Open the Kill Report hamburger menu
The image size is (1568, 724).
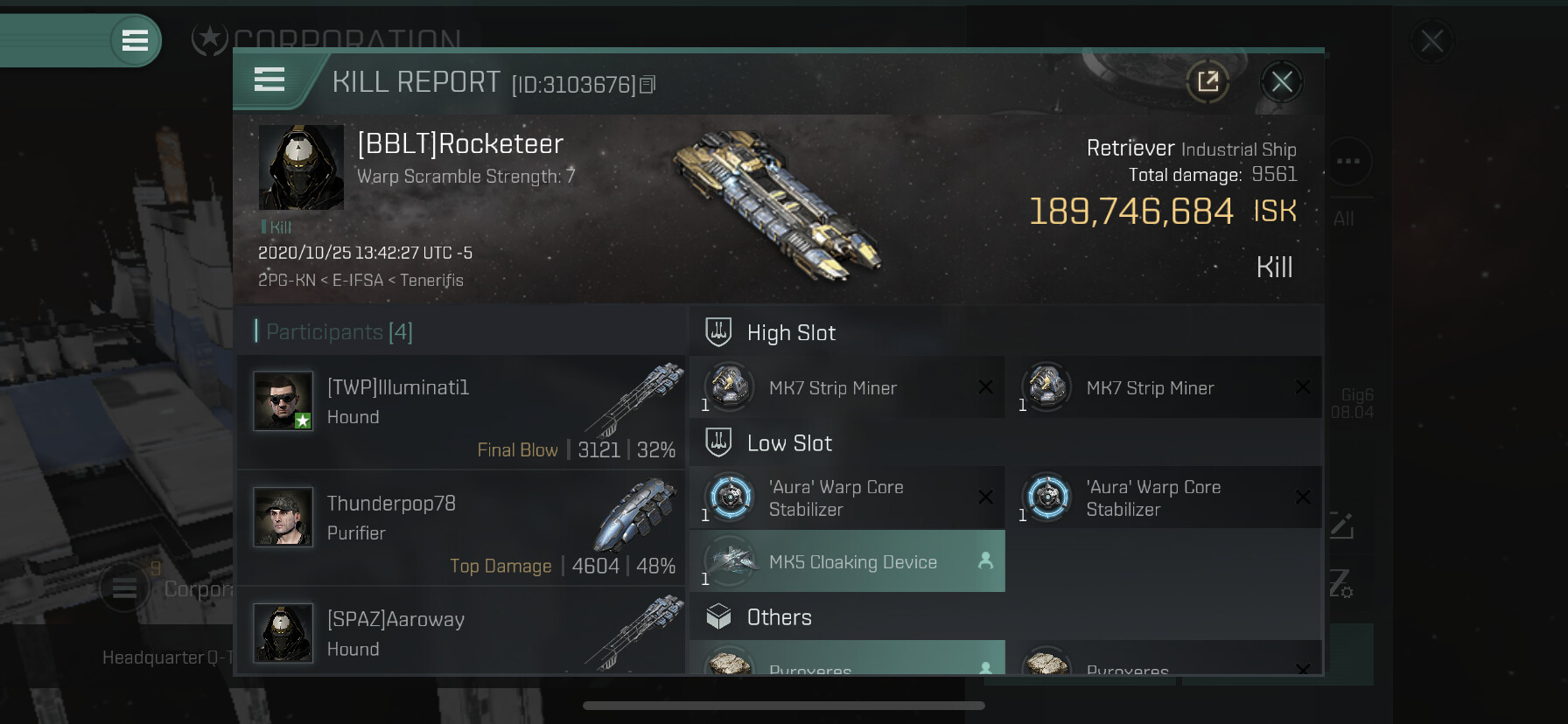(269, 80)
